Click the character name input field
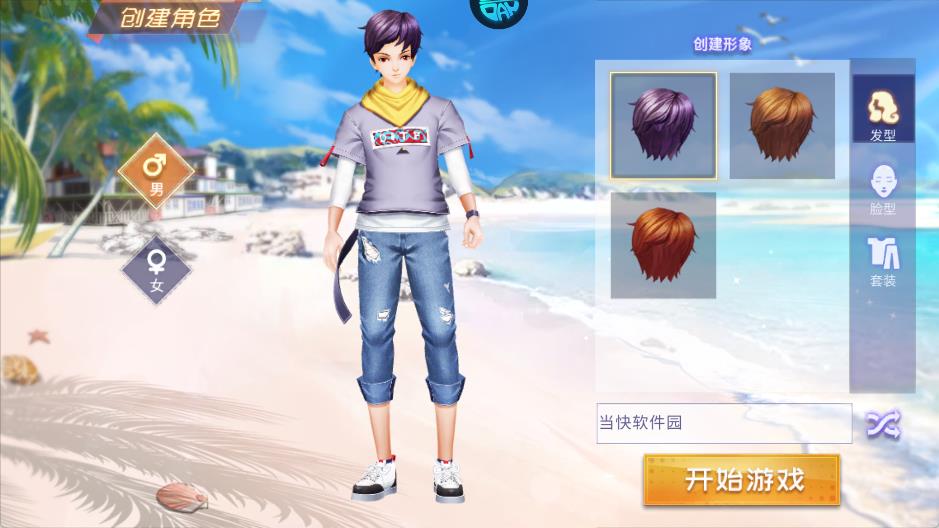This screenshot has width=939, height=528. pyautogui.click(x=724, y=423)
